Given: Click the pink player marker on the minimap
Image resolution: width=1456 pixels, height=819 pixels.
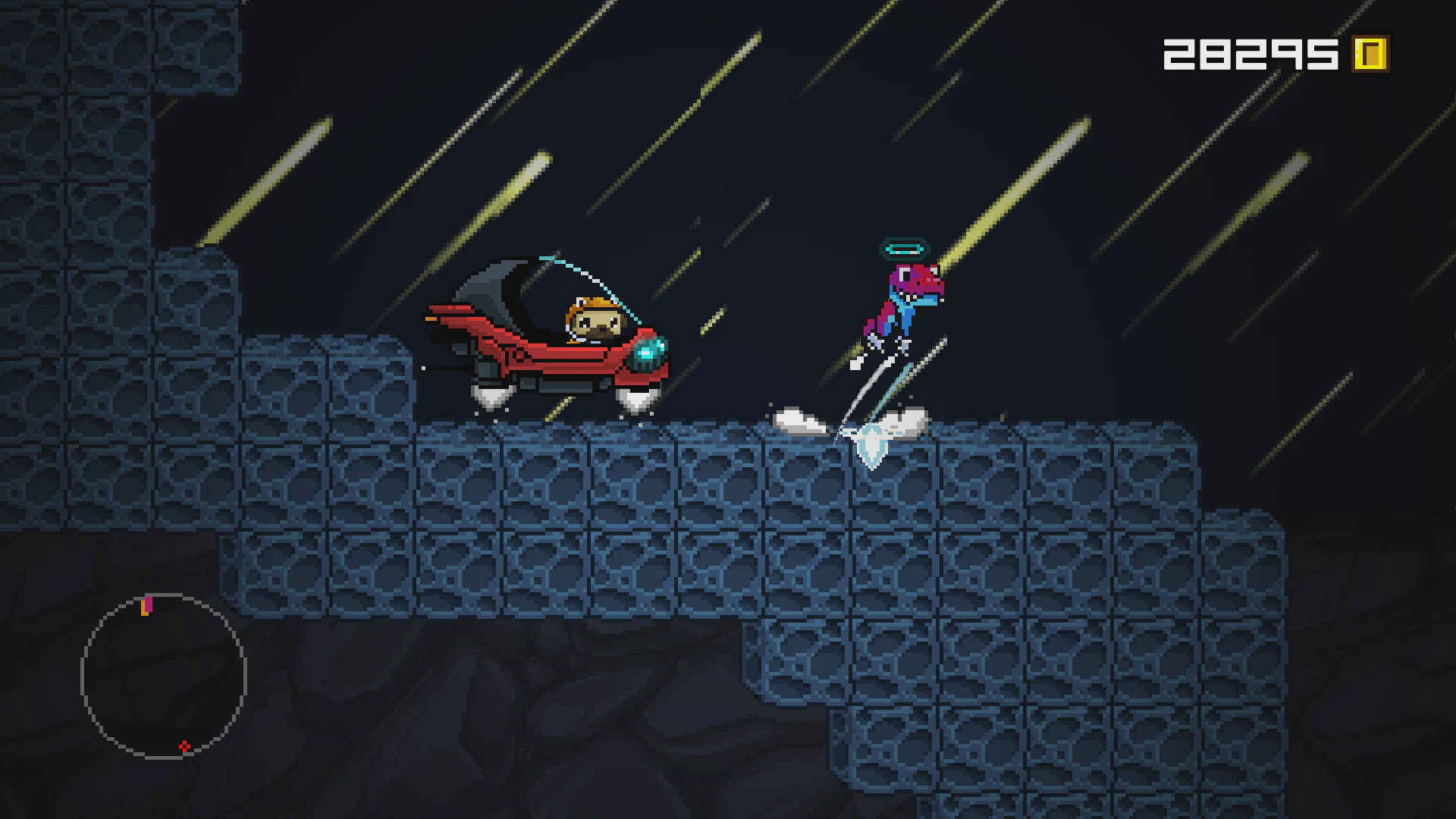Looking at the screenshot, I should (149, 604).
